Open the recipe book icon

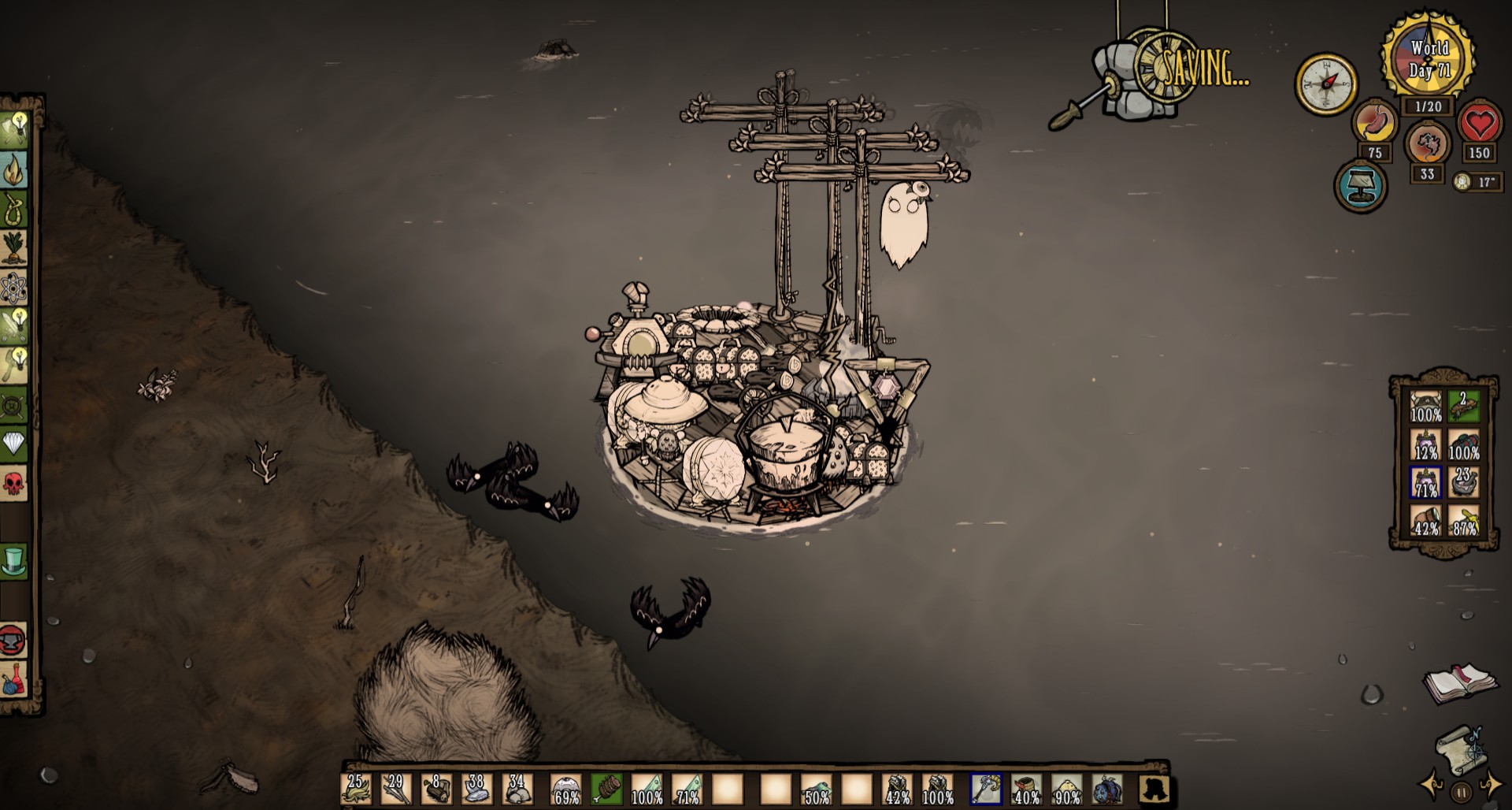pos(1459,683)
